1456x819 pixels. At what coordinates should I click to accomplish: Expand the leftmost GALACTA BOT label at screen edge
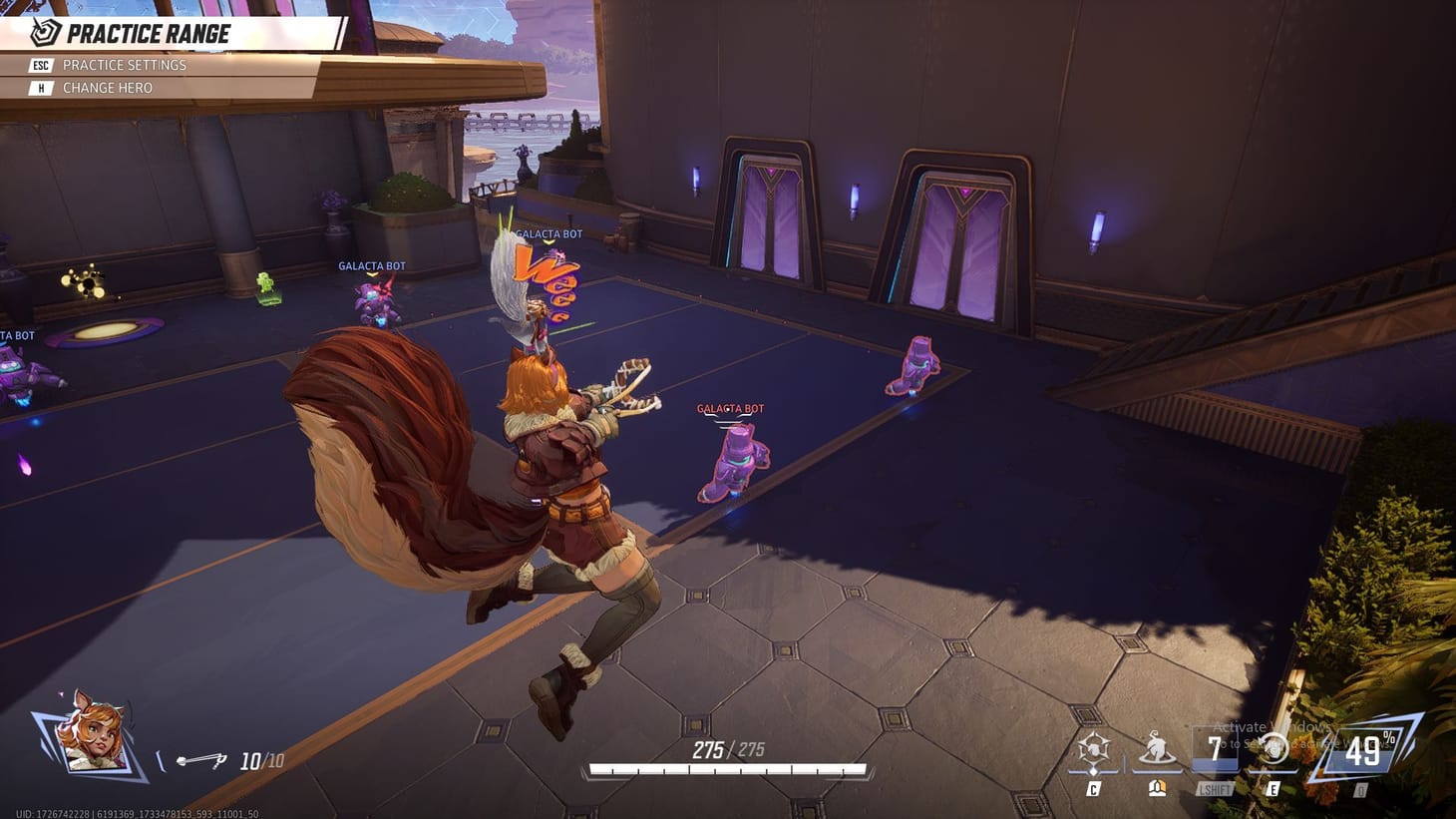(18, 334)
